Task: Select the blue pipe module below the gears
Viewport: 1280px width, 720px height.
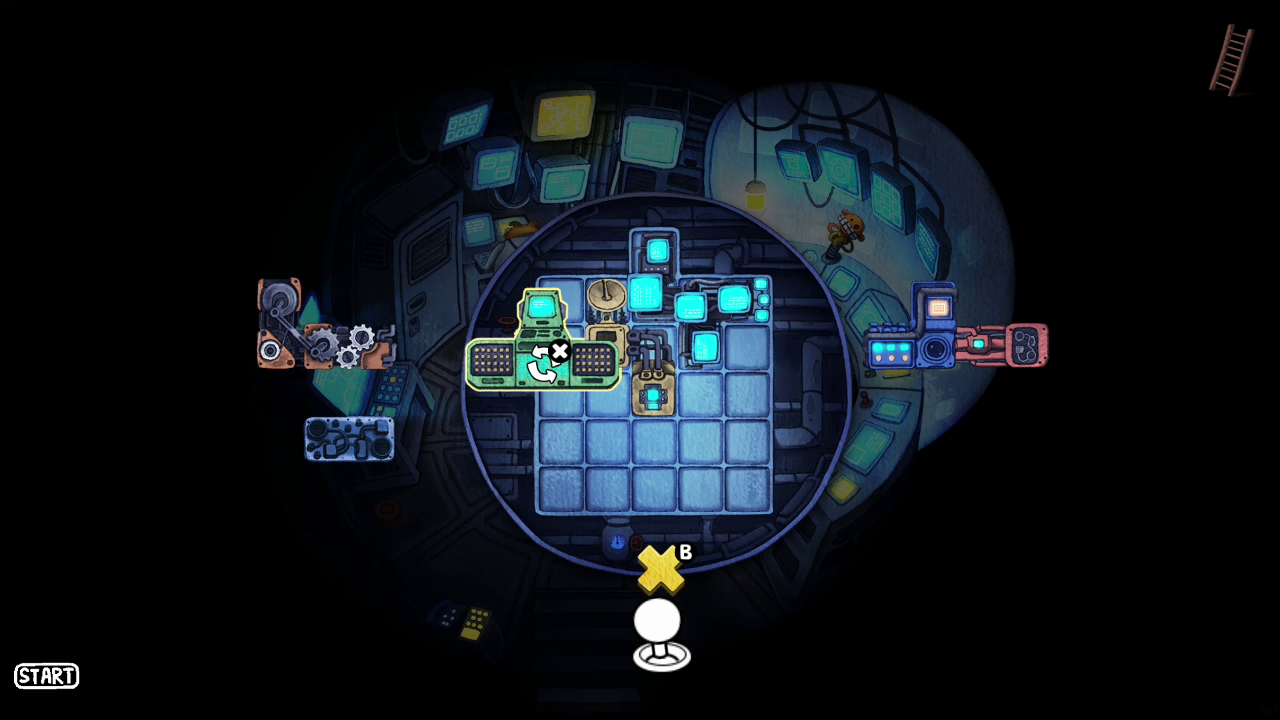Action: (x=348, y=438)
